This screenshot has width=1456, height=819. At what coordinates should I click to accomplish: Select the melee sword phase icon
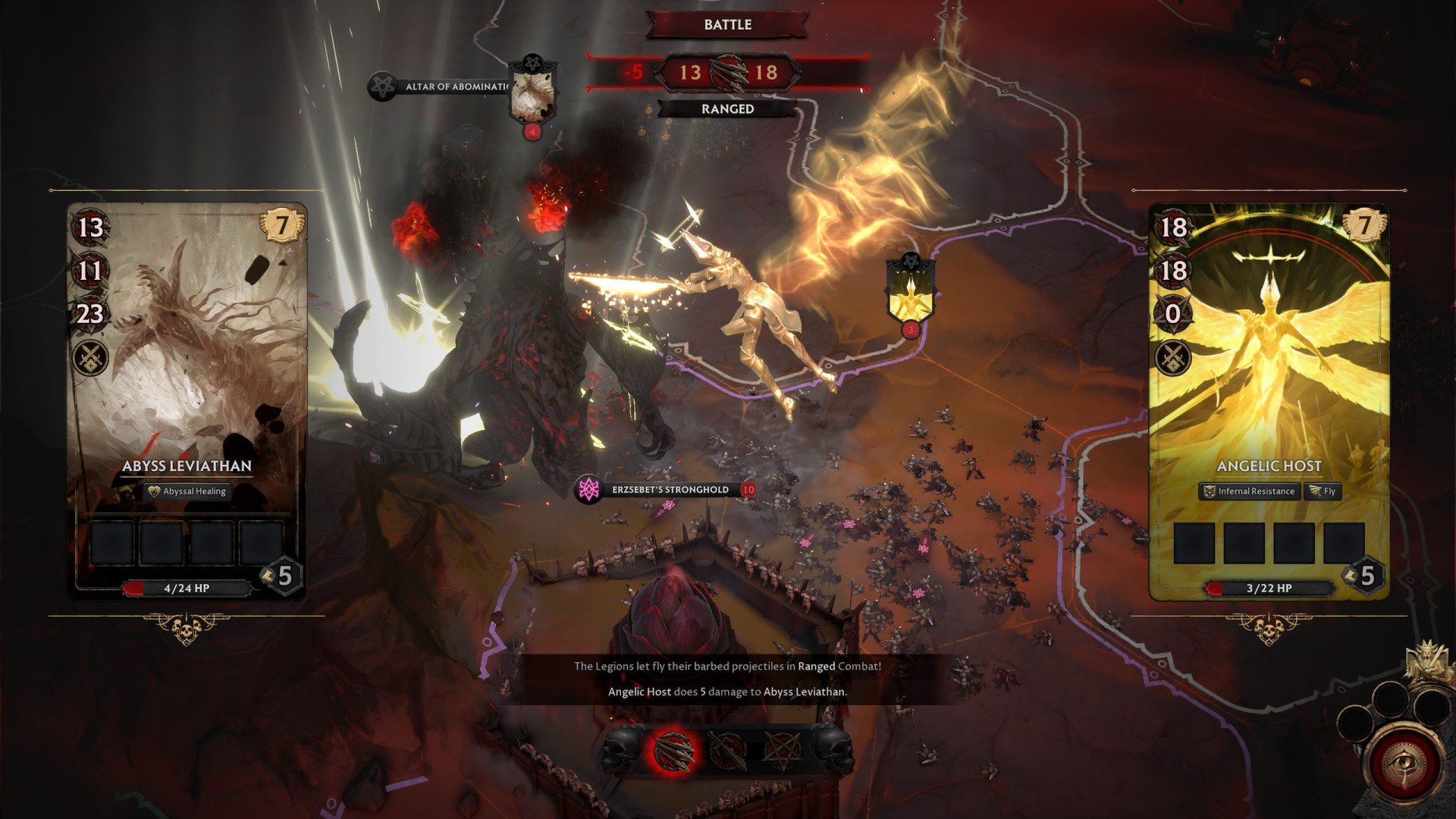[x=728, y=749]
